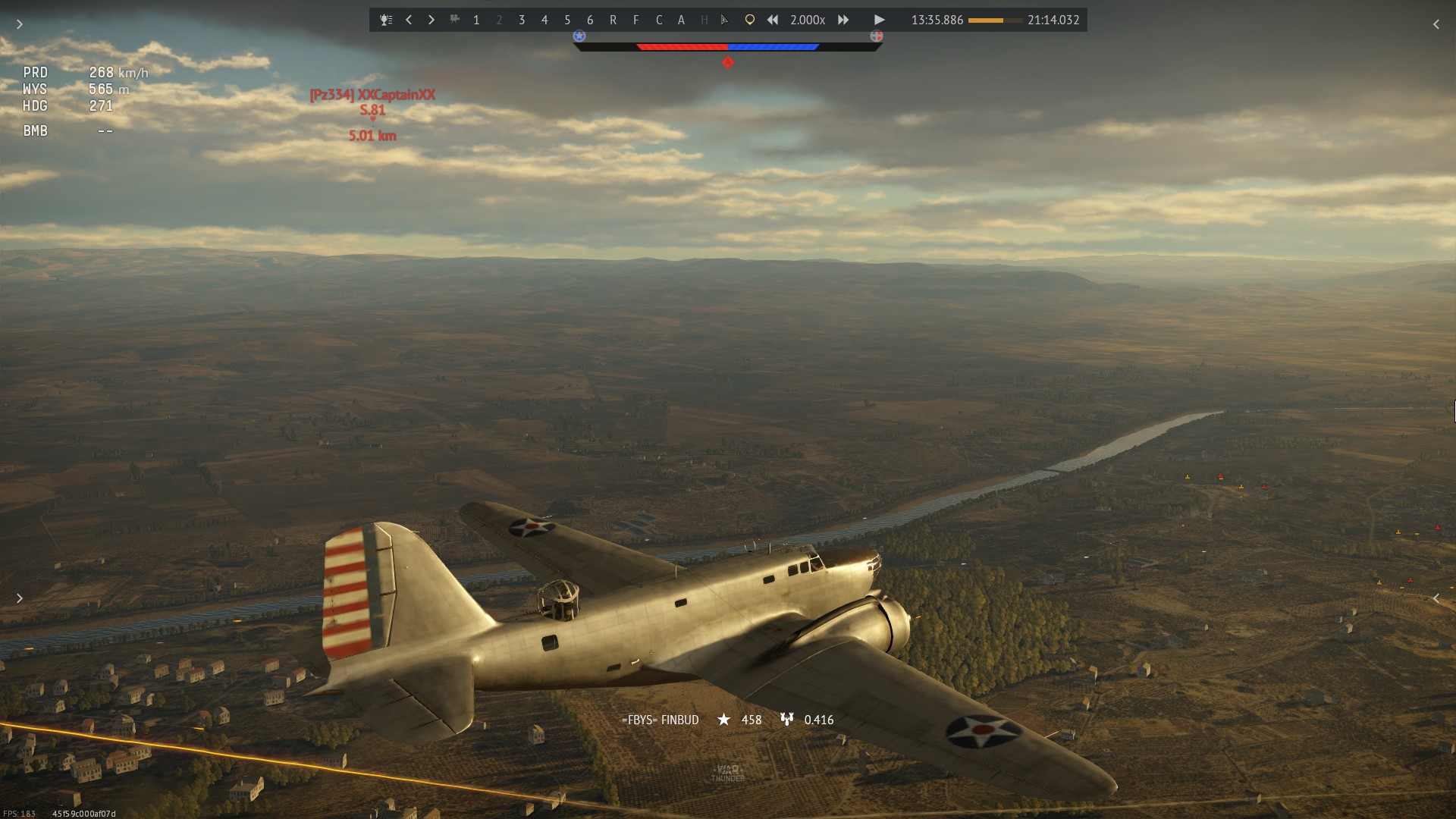Select camera view number 5
The height and width of the screenshot is (819, 1456).
[567, 20]
